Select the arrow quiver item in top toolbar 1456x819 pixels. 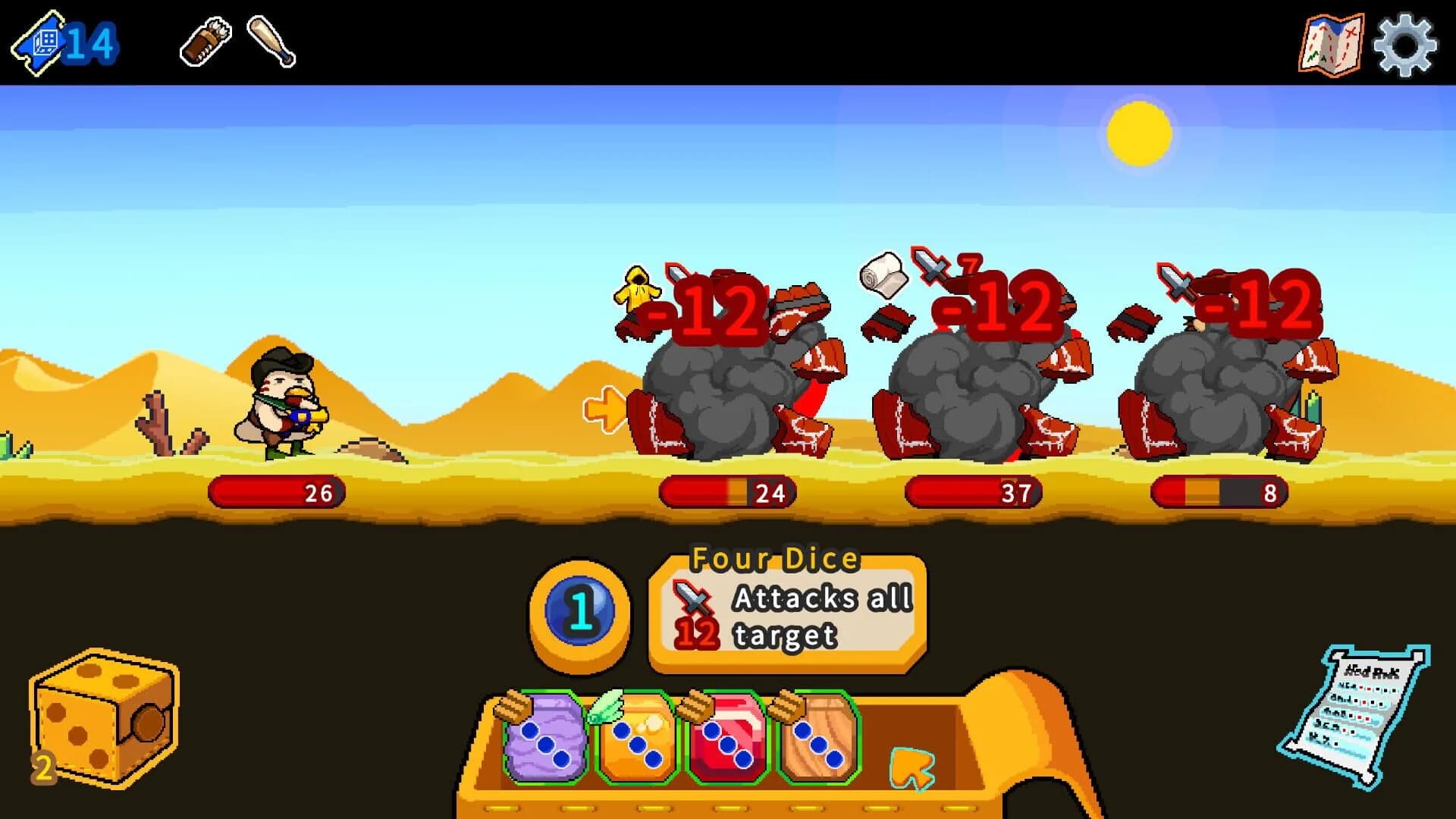(203, 42)
